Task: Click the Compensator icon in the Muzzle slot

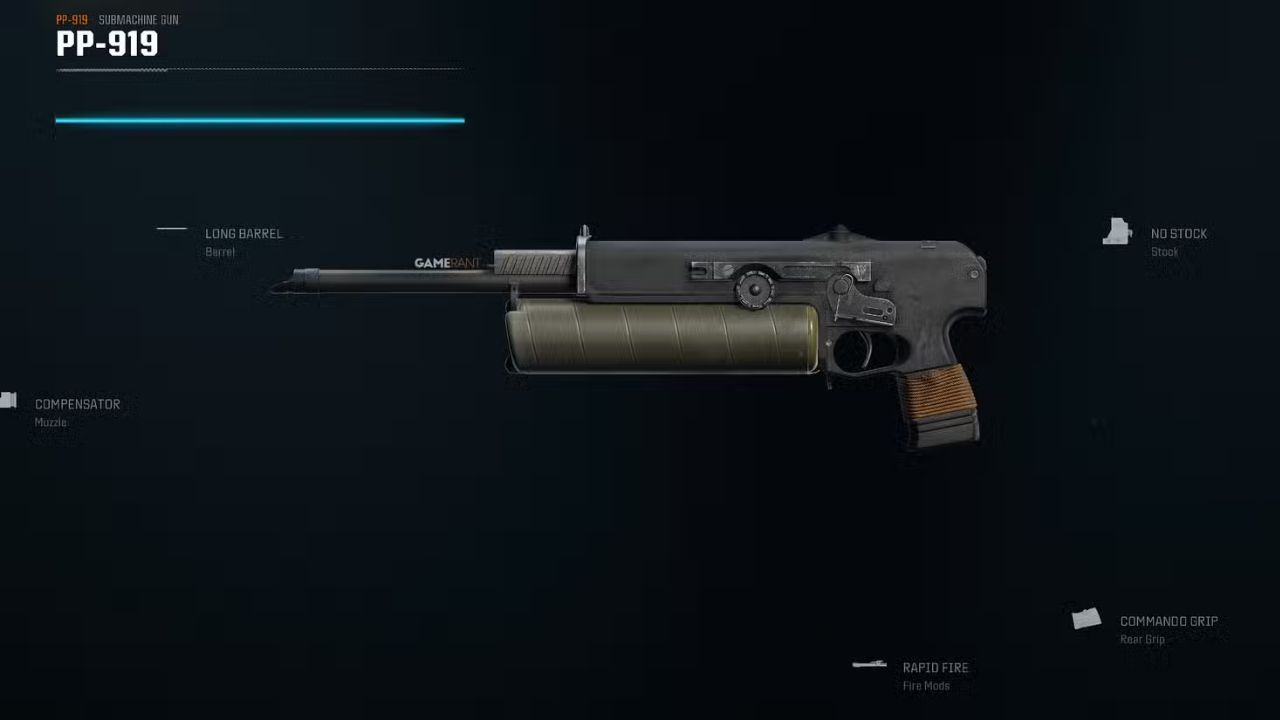Action: (9, 399)
